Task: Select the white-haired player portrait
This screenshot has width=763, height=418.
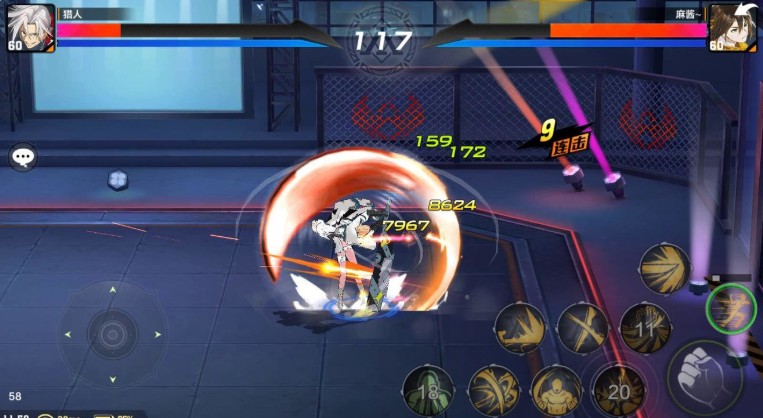Action: pyautogui.click(x=30, y=27)
